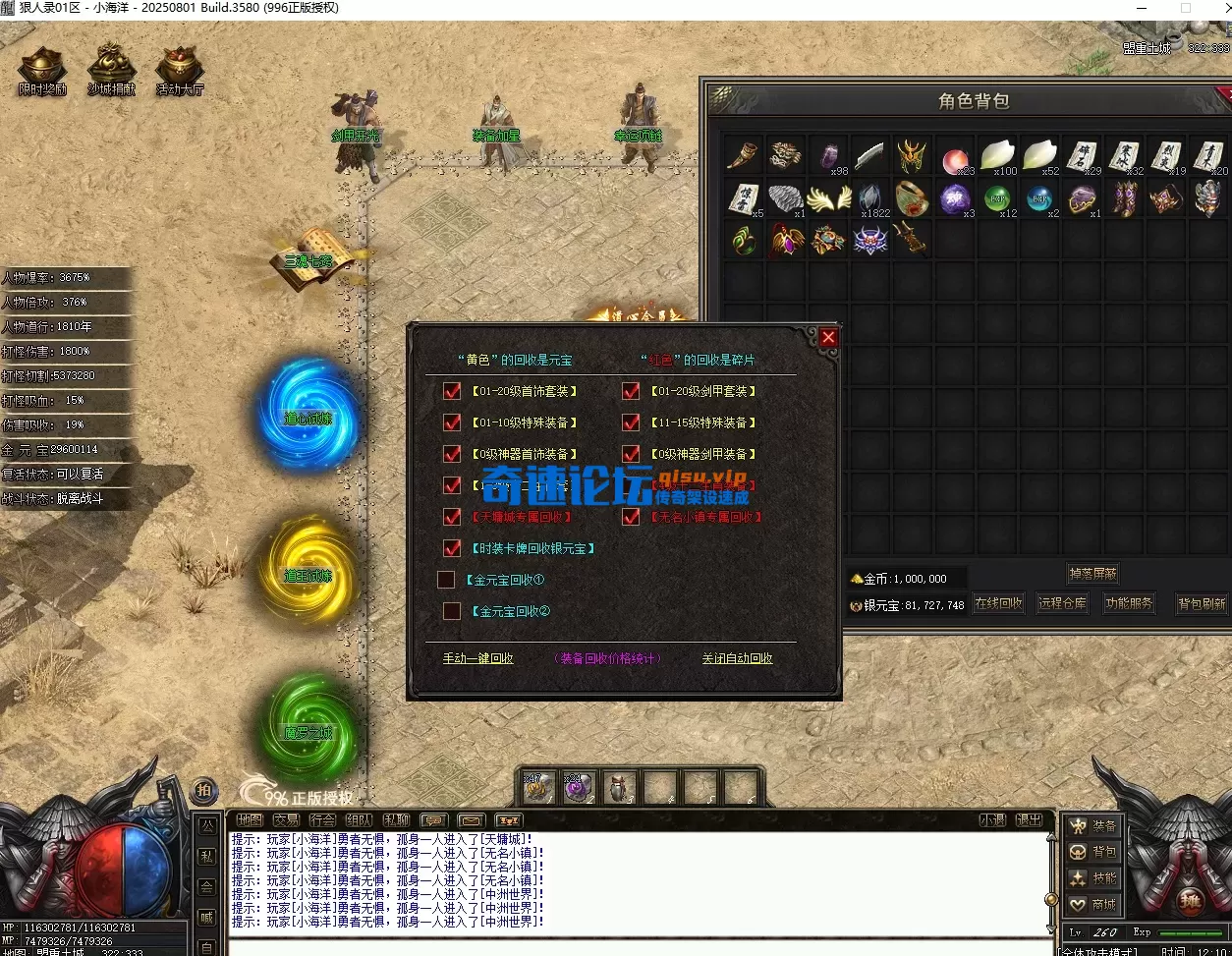The image size is (1232, 956).
Task: Toggle 时装卡牌回收银元宝 checkbox
Action: click(452, 548)
